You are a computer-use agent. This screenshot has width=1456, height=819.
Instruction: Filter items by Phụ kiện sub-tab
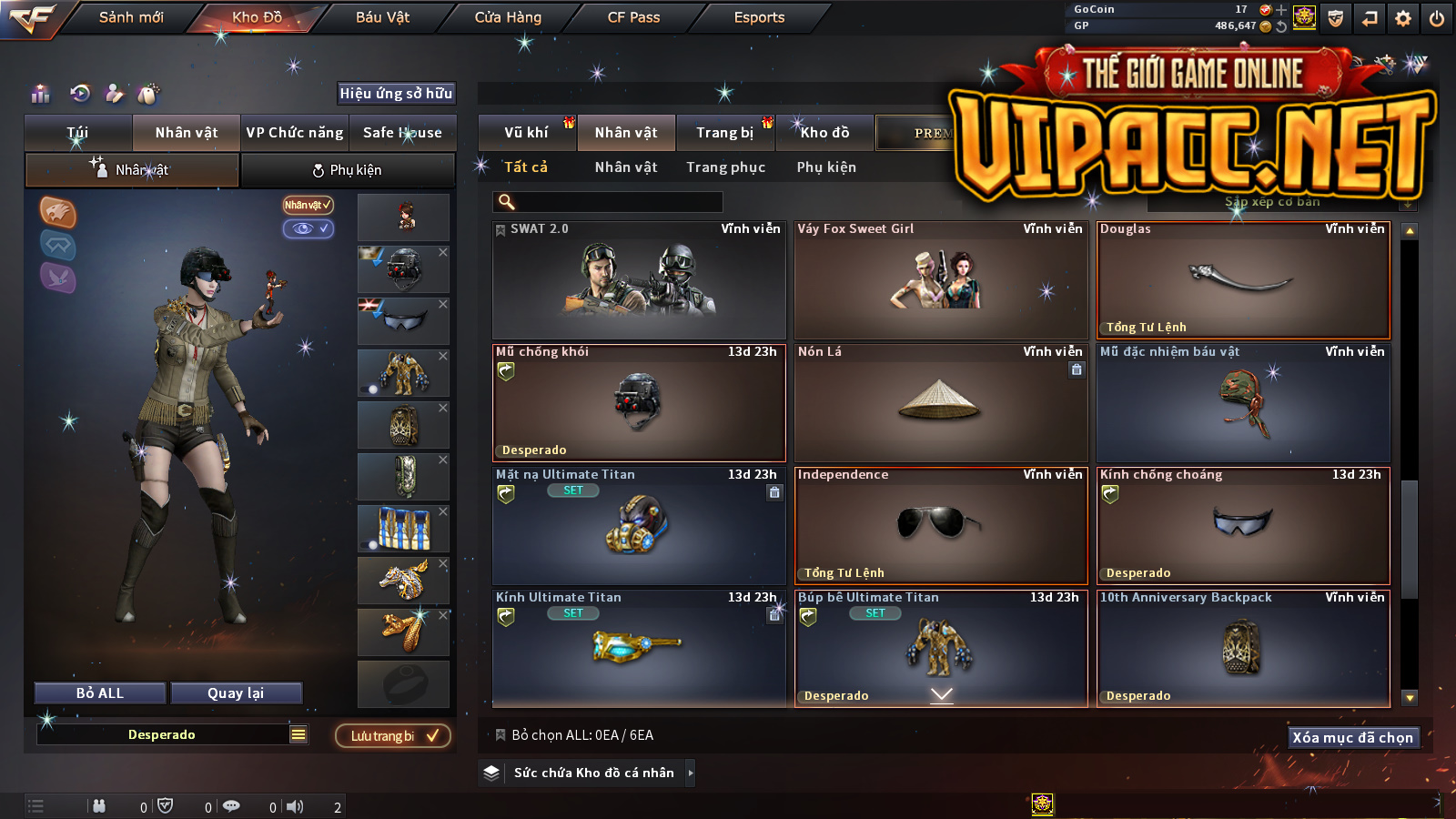click(x=826, y=167)
